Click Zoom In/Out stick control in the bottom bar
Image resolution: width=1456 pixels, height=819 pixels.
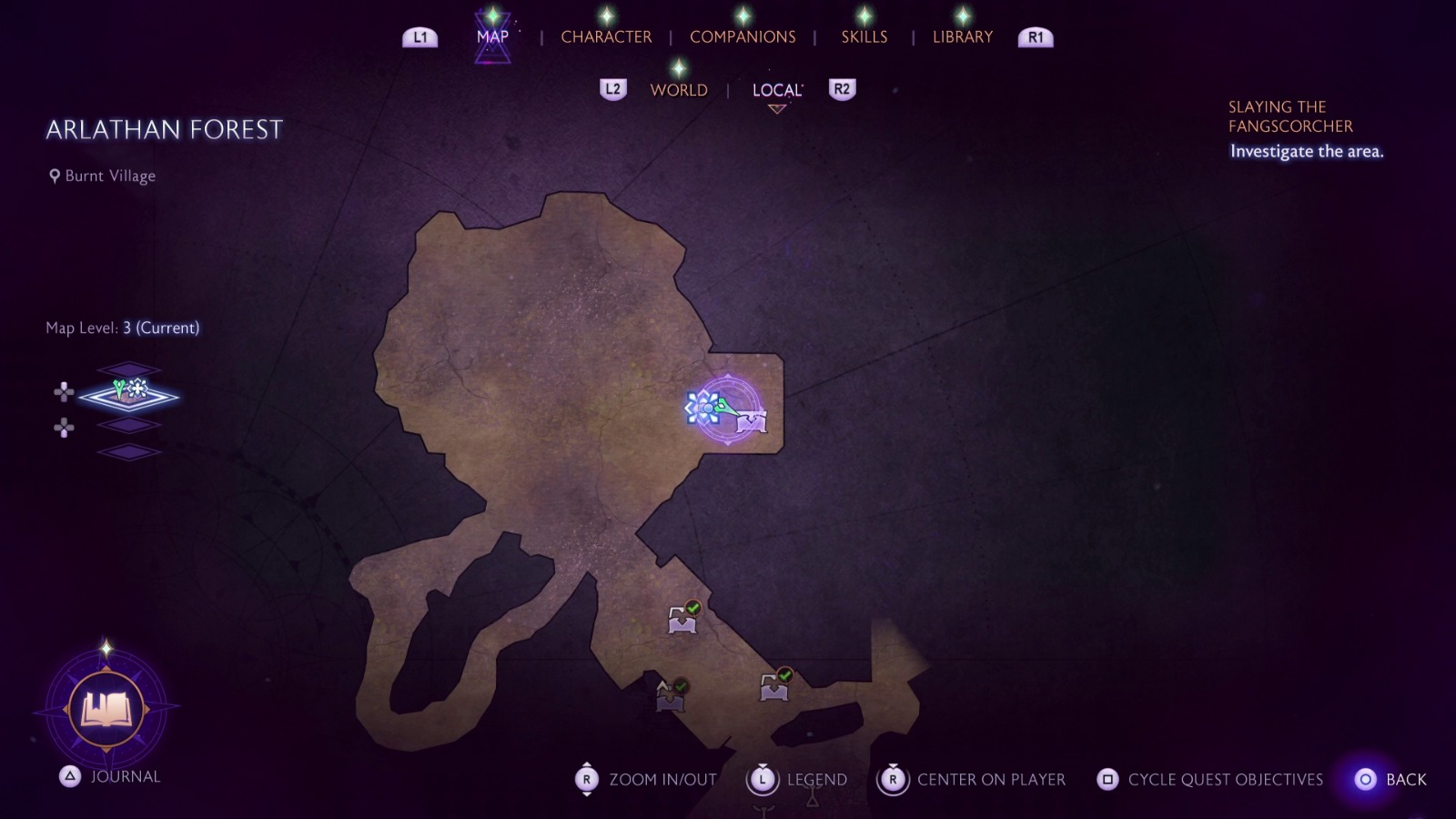pyautogui.click(x=586, y=780)
